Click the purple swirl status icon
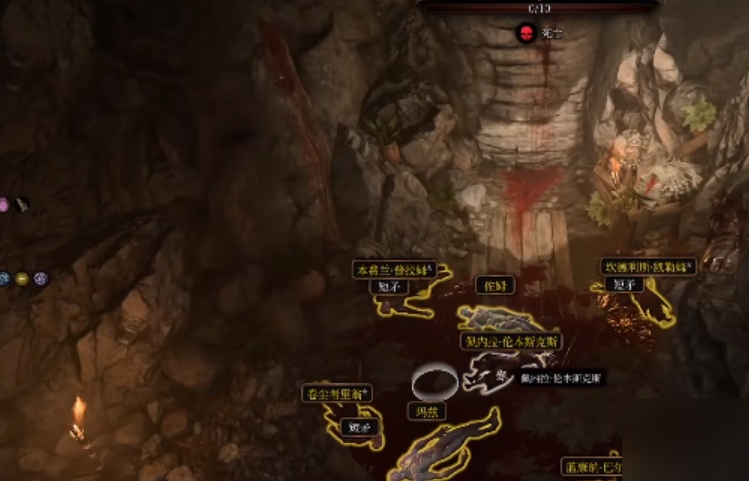Screen dimensions: 749x481 point(40,279)
